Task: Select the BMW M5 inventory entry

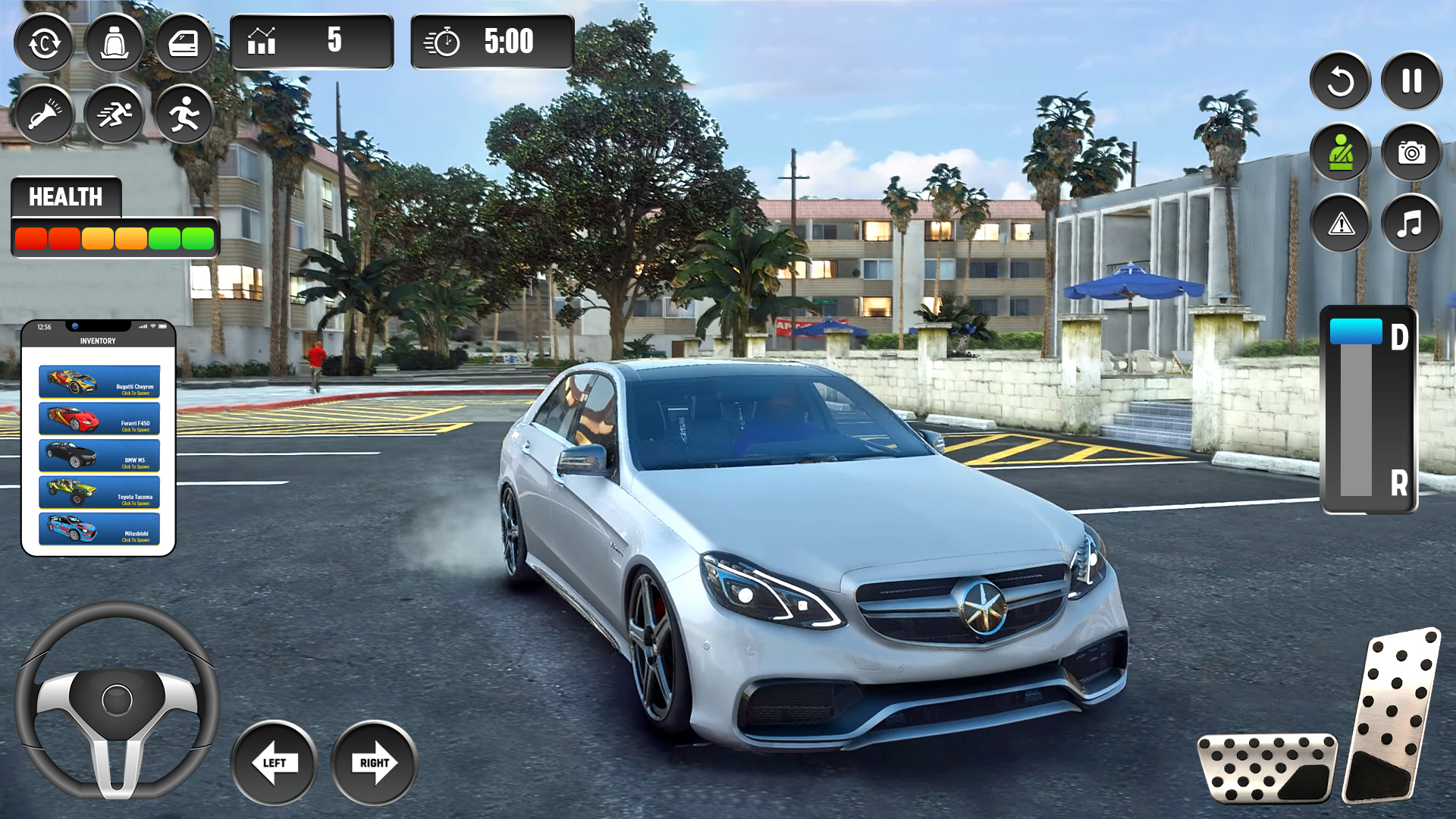Action: [x=99, y=455]
